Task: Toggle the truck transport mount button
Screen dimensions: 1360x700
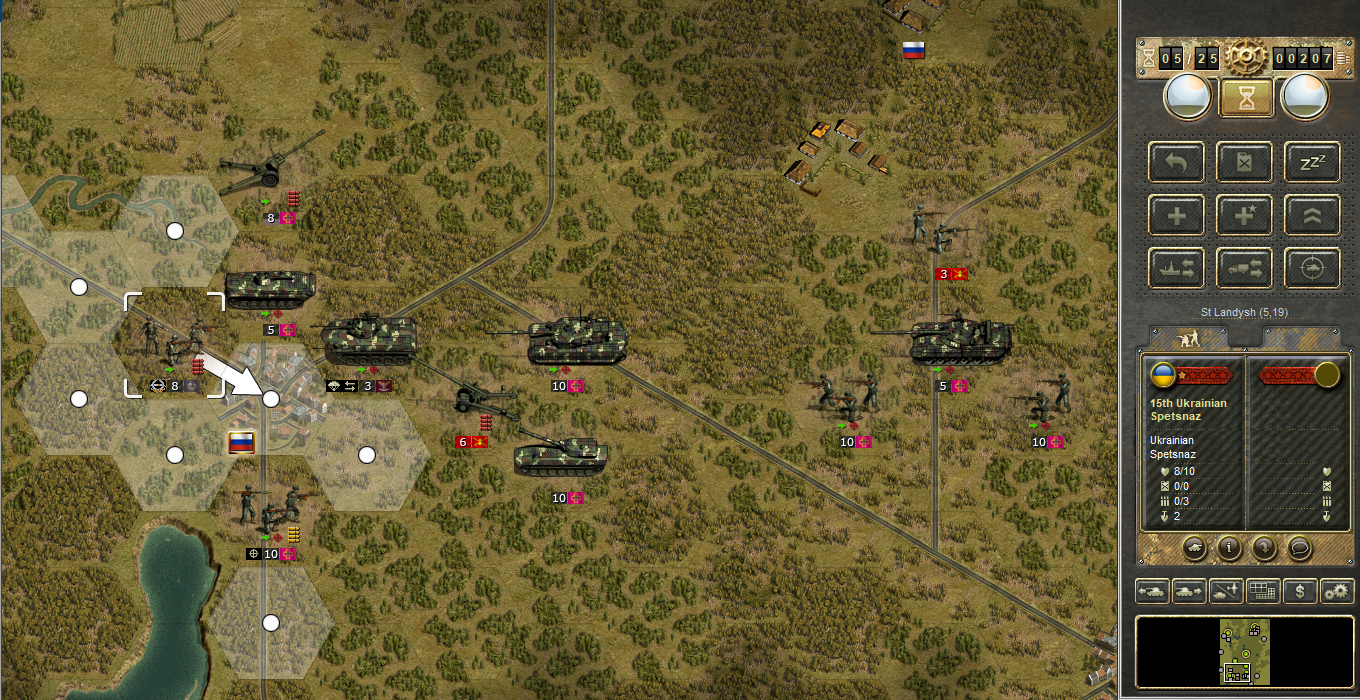Action: click(x=1244, y=268)
